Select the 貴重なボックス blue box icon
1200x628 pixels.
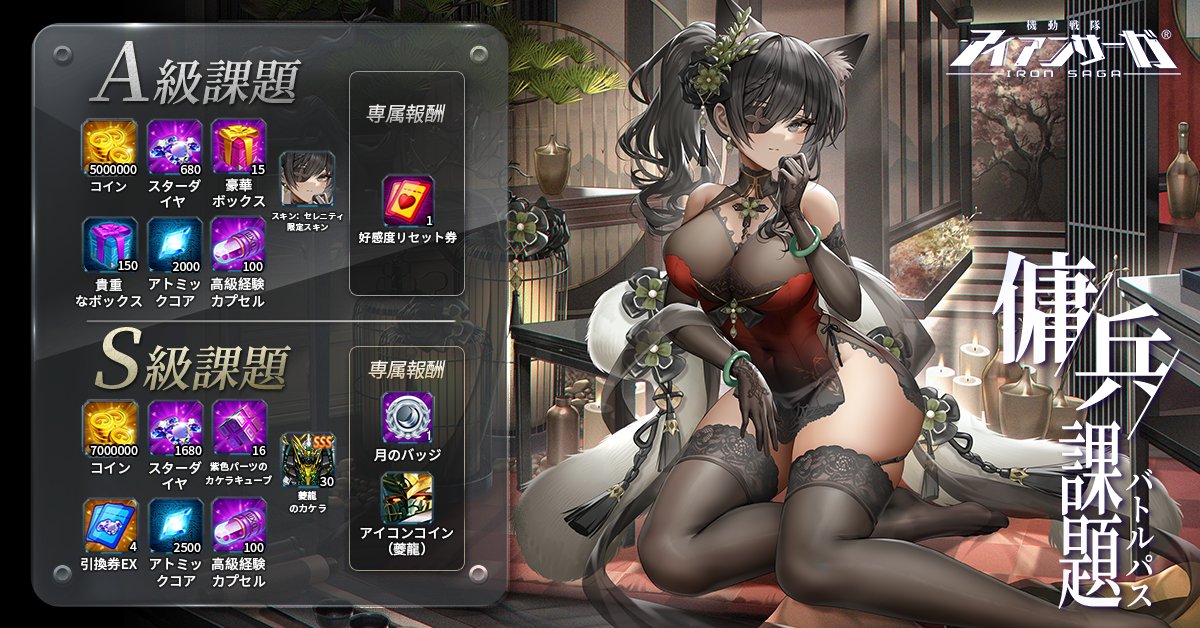coord(111,246)
